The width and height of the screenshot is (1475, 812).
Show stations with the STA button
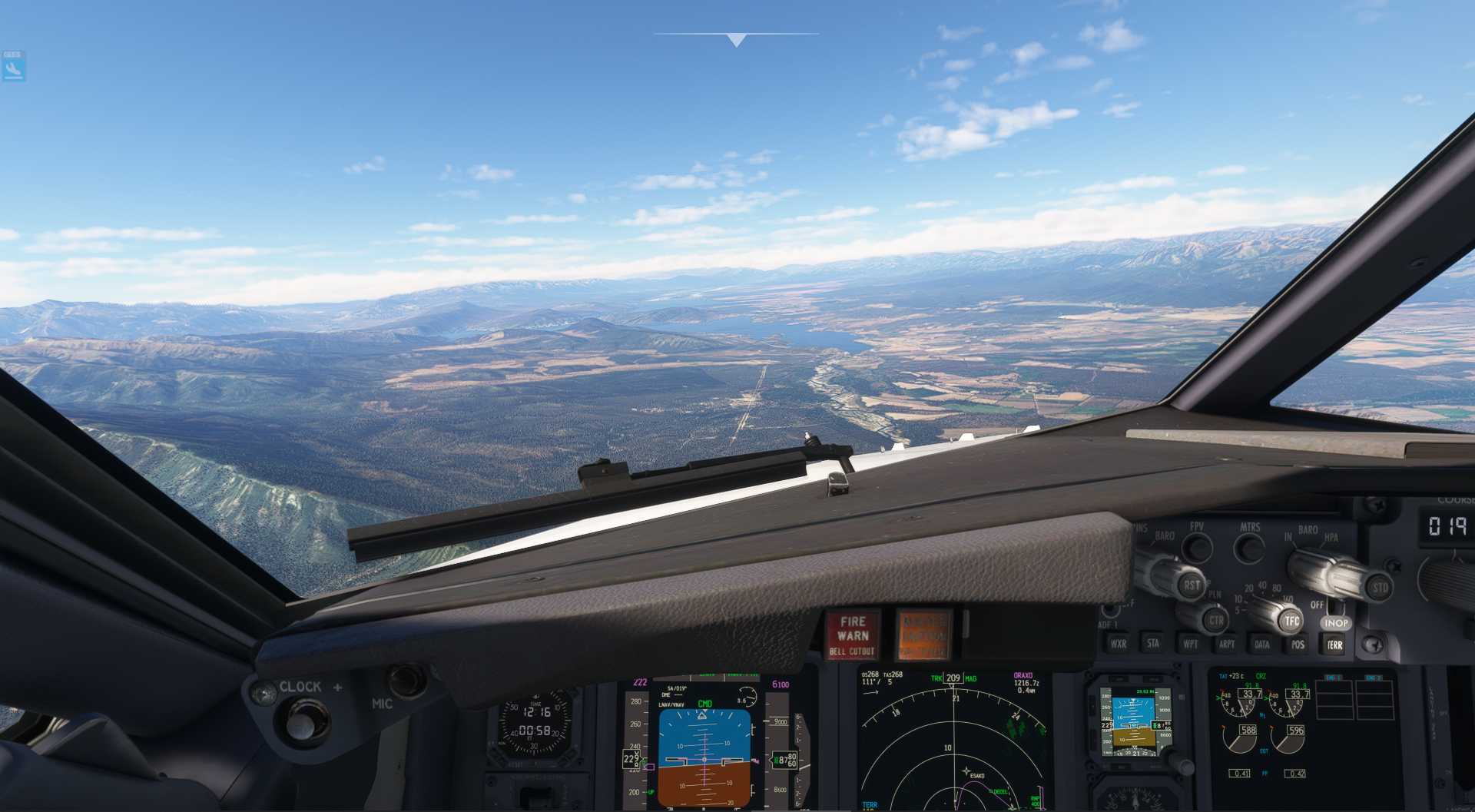[1153, 644]
